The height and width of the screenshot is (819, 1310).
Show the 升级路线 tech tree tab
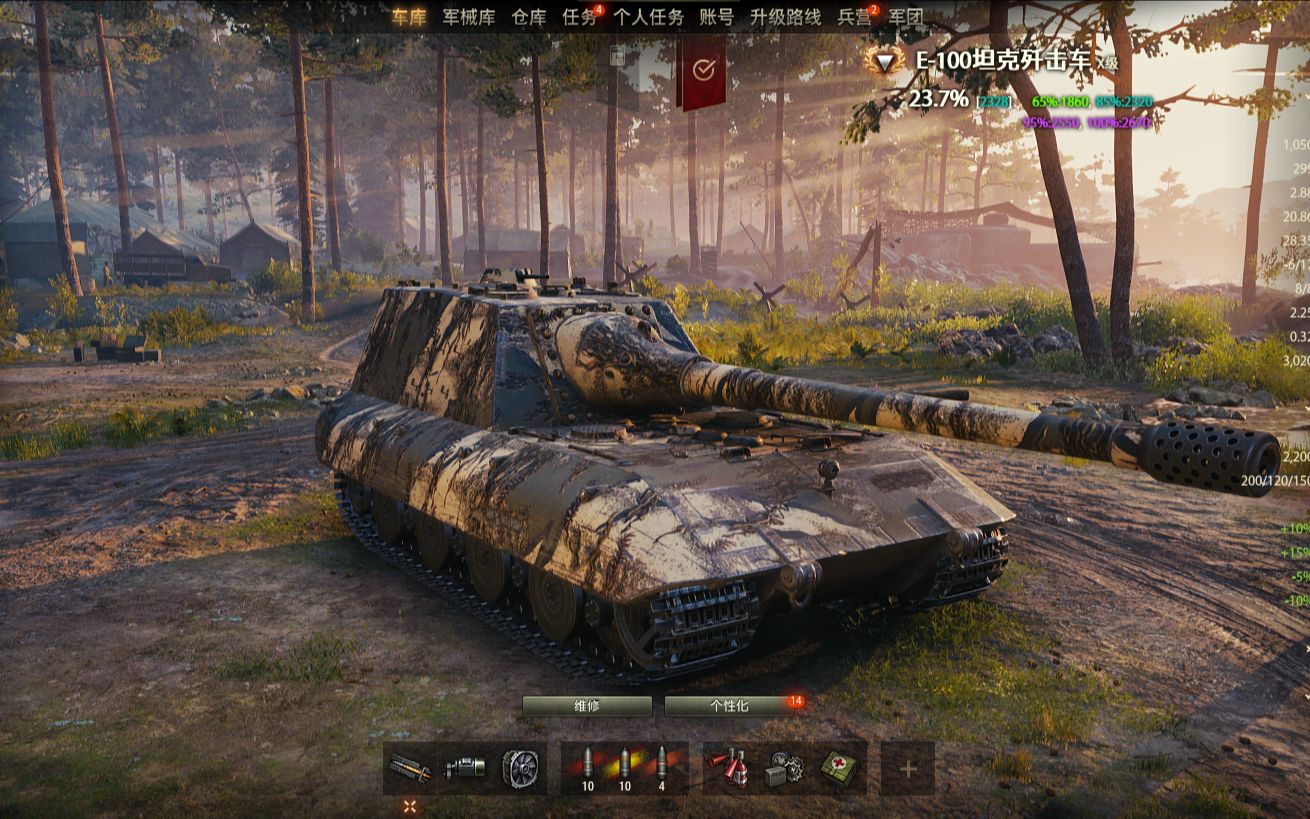tap(785, 17)
